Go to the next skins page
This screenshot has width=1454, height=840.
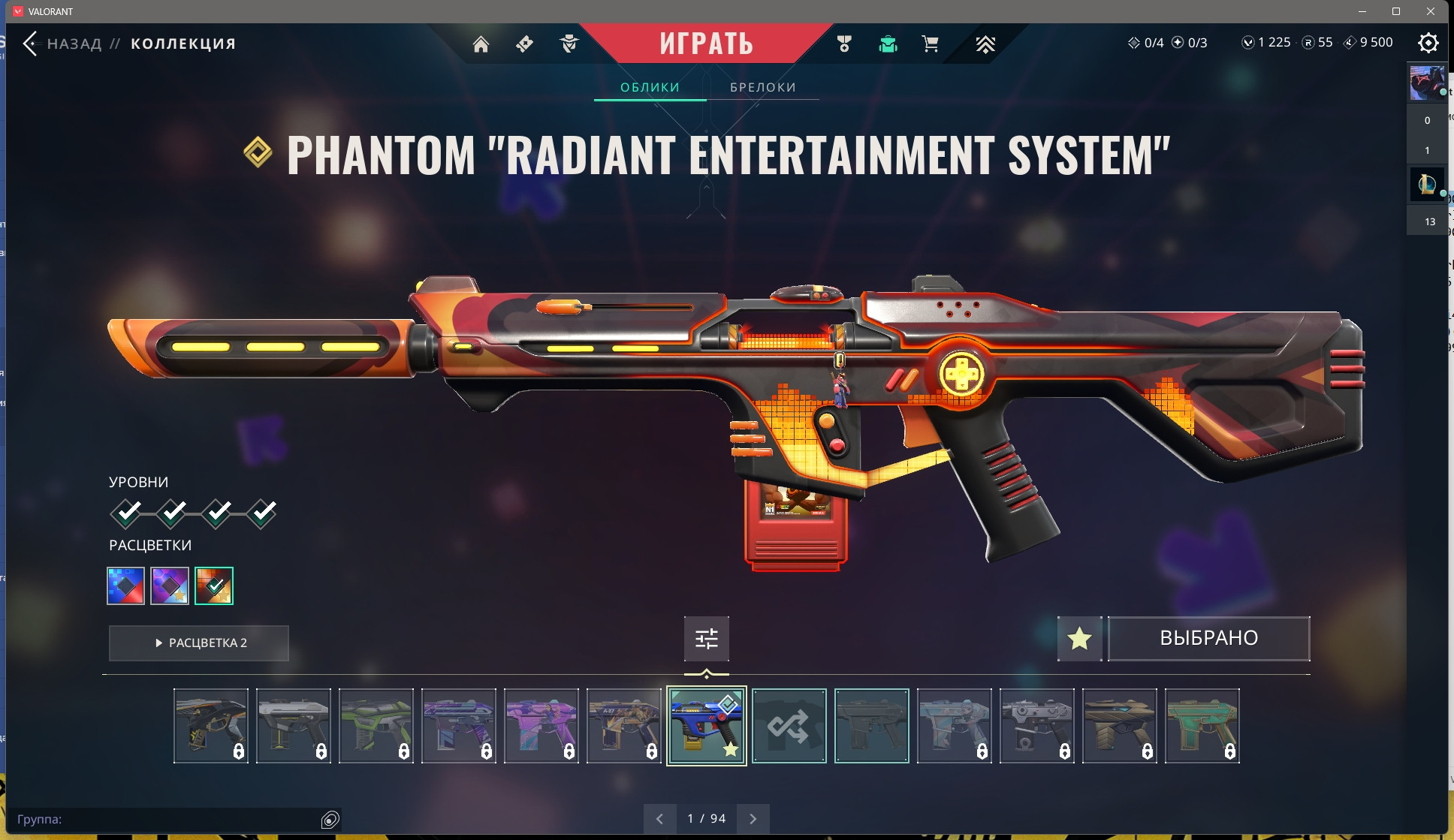753,819
